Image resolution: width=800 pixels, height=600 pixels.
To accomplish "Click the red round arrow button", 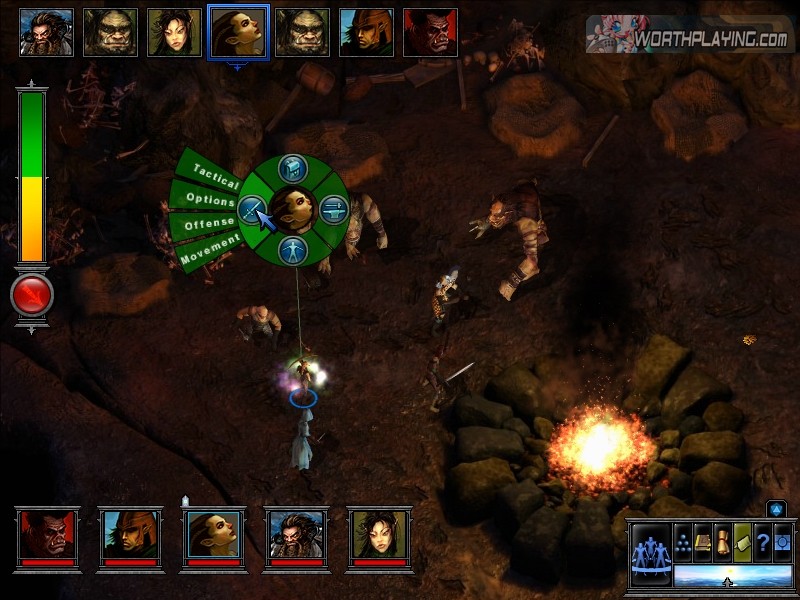I will point(32,296).
